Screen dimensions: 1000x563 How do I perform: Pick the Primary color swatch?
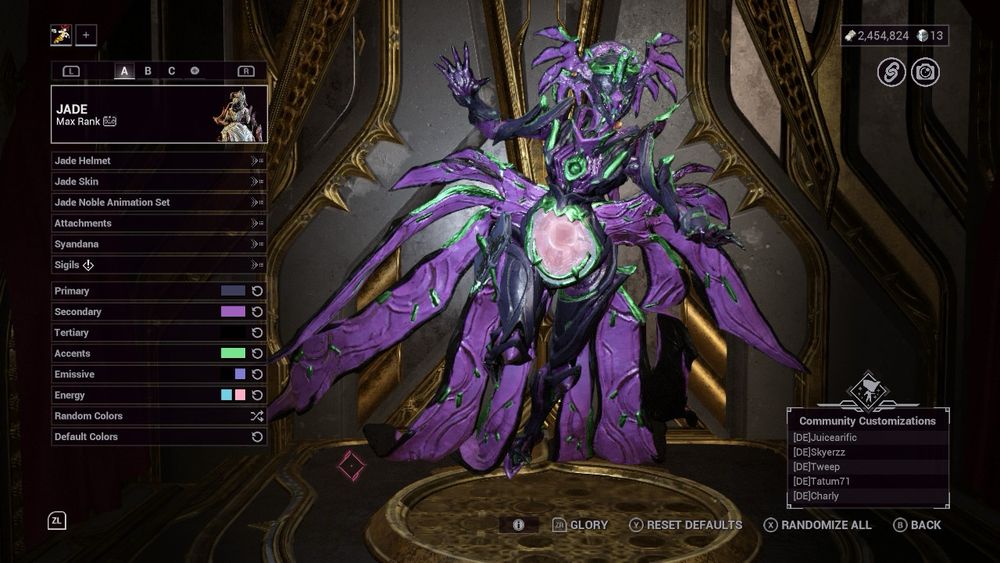[x=232, y=291]
